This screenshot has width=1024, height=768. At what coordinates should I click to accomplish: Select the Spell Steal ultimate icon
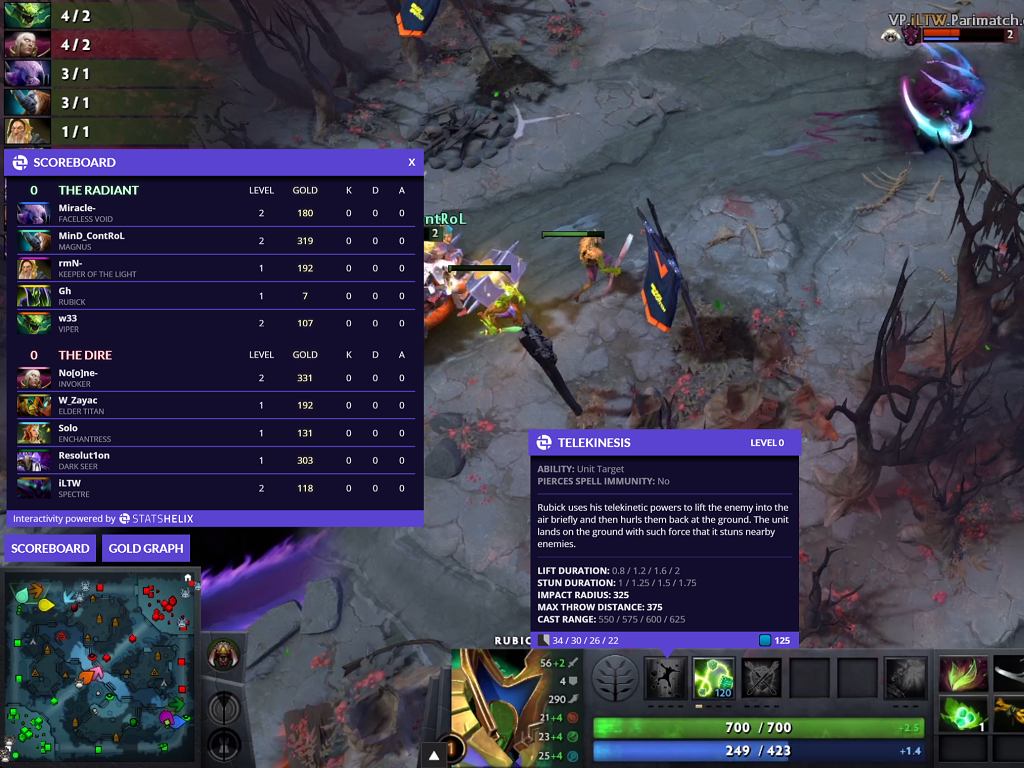click(905, 678)
